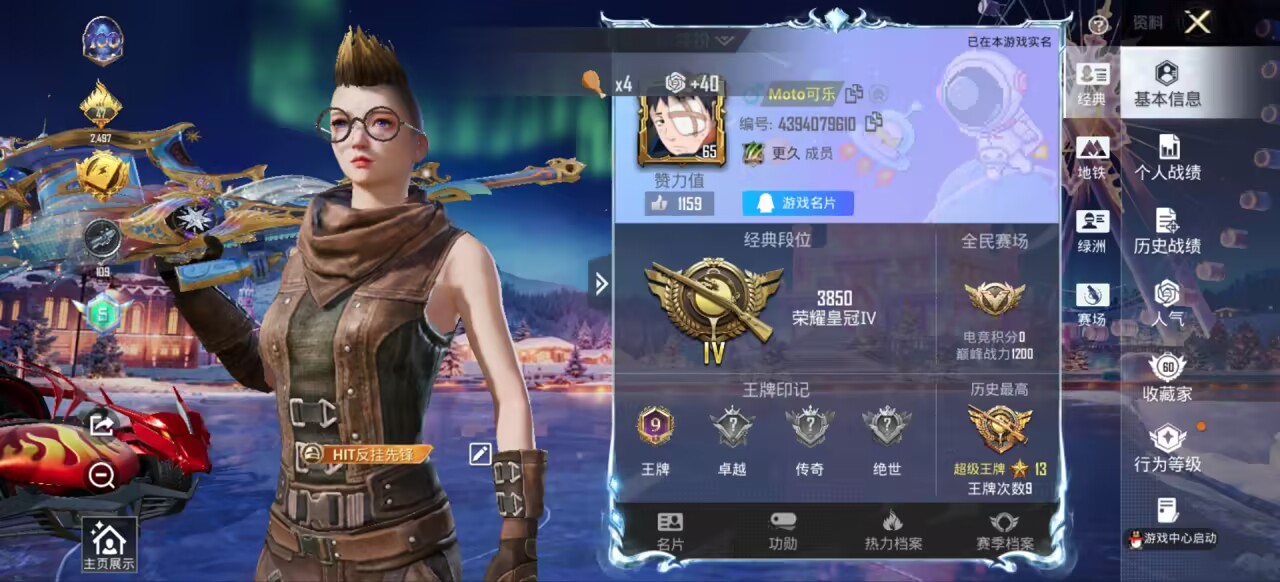The width and height of the screenshot is (1280, 582).
Task: Choose the 绿洲 oasis mode tab
Action: (1092, 231)
